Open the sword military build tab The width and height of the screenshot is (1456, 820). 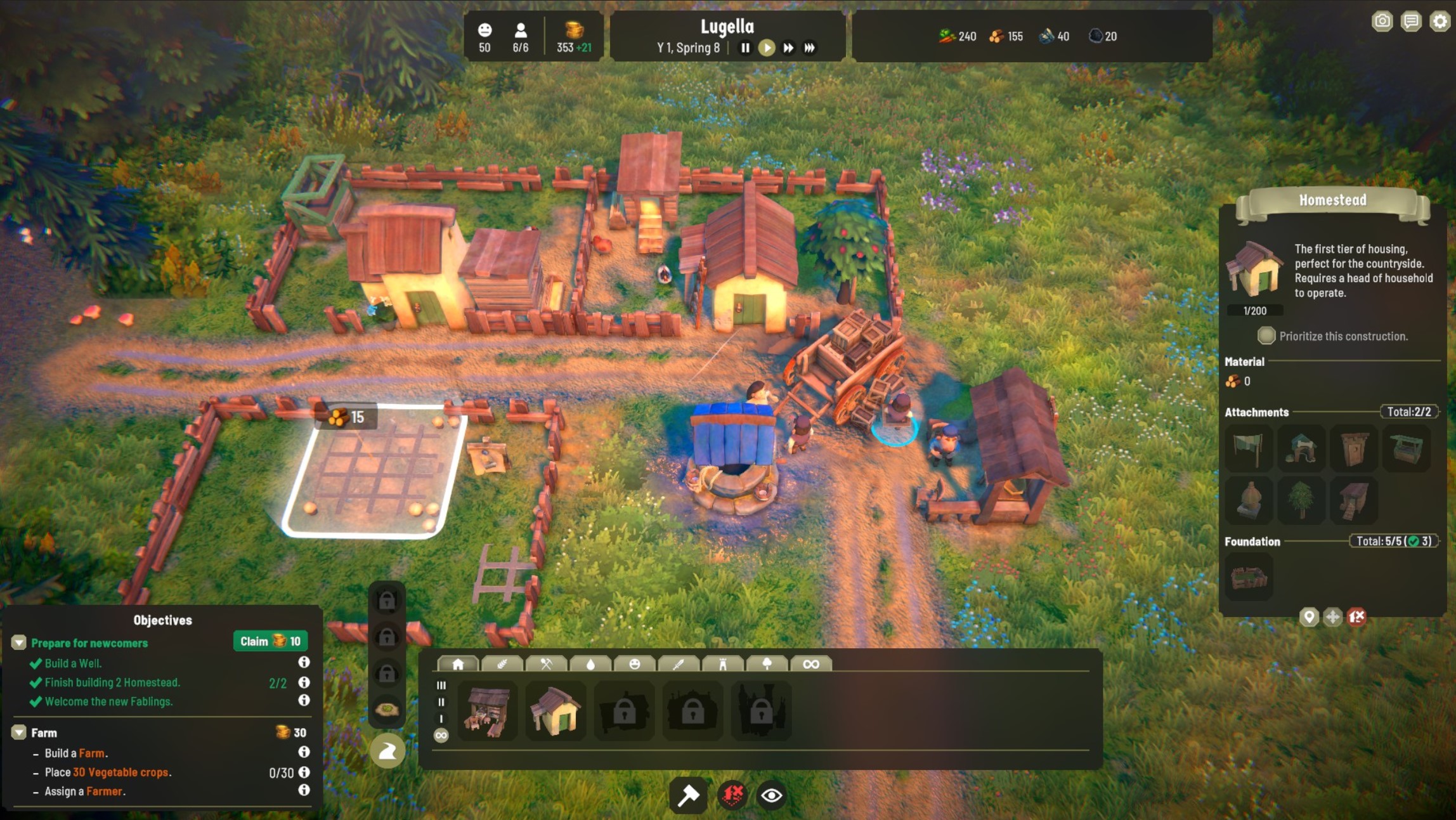click(x=679, y=664)
